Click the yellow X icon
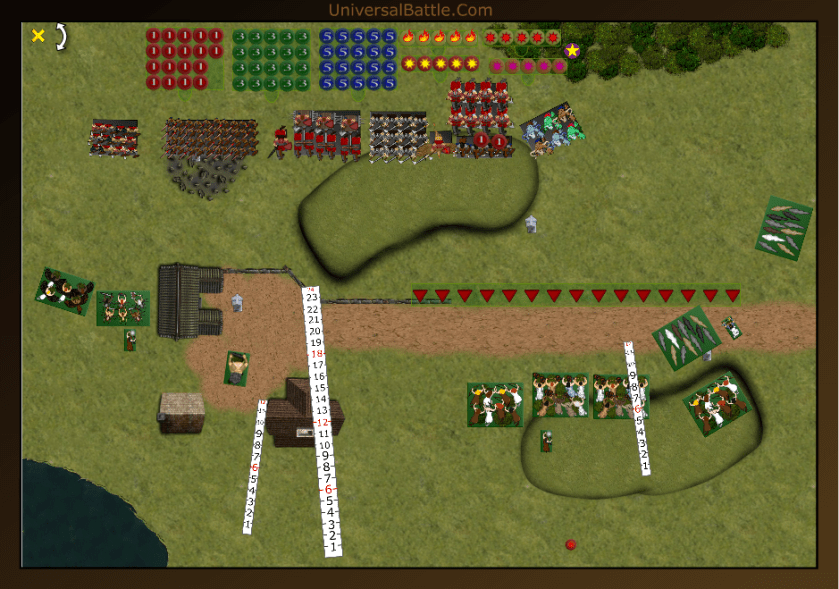Viewport: 839px width, 589px height. click(x=38, y=36)
